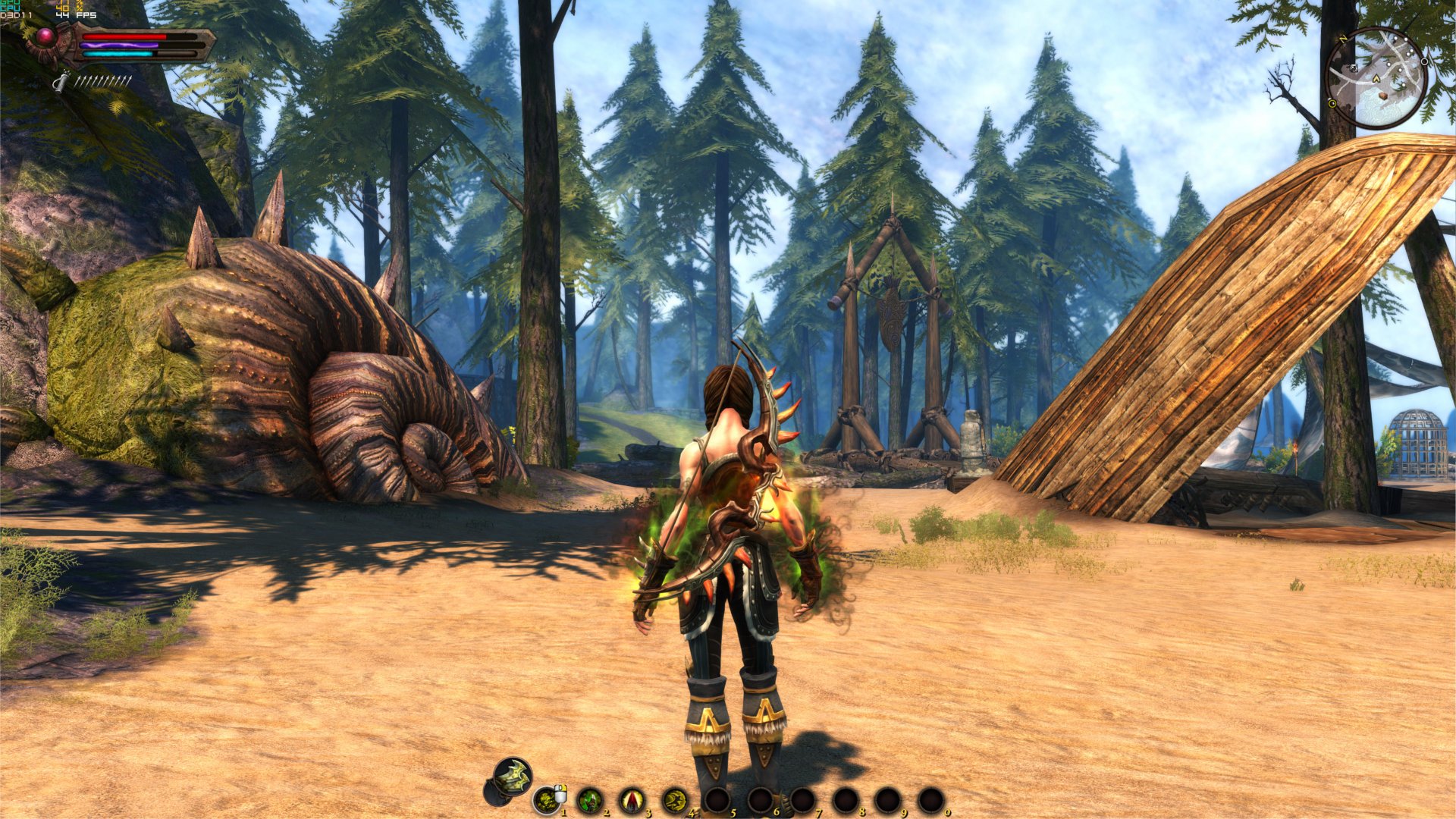1456x819 pixels.
Task: Click the N compass letter on the minimap
Action: [1342, 39]
